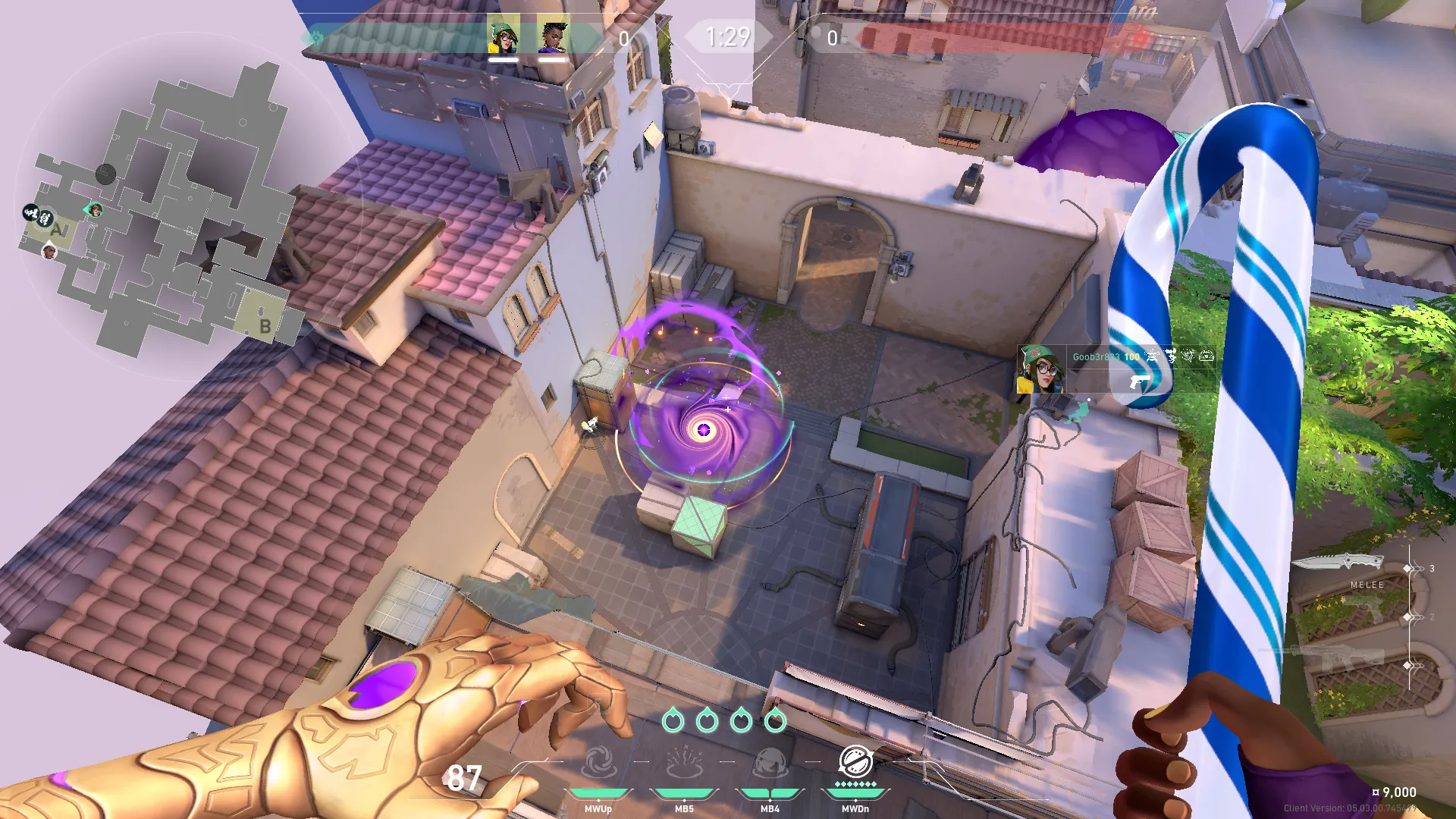Activate the Gravity Well ability icon

click(598, 763)
